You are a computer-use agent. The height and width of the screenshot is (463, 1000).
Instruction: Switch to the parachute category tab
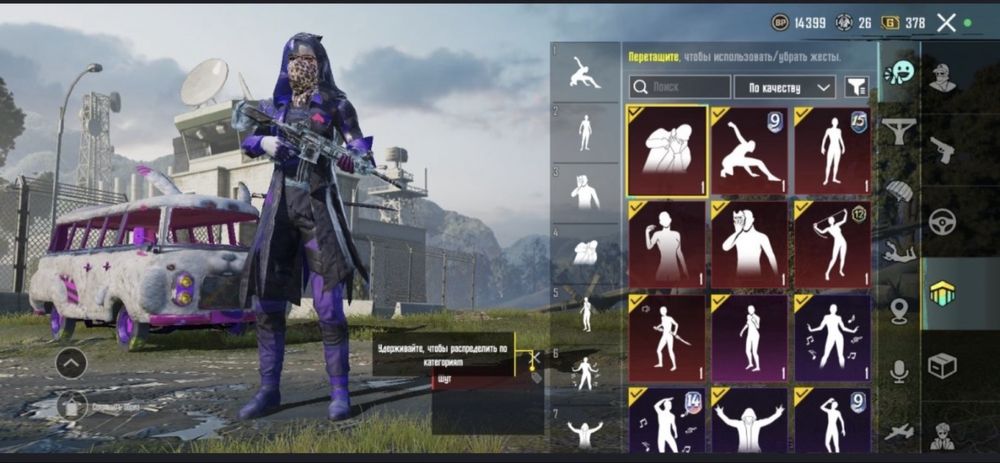pyautogui.click(x=900, y=191)
